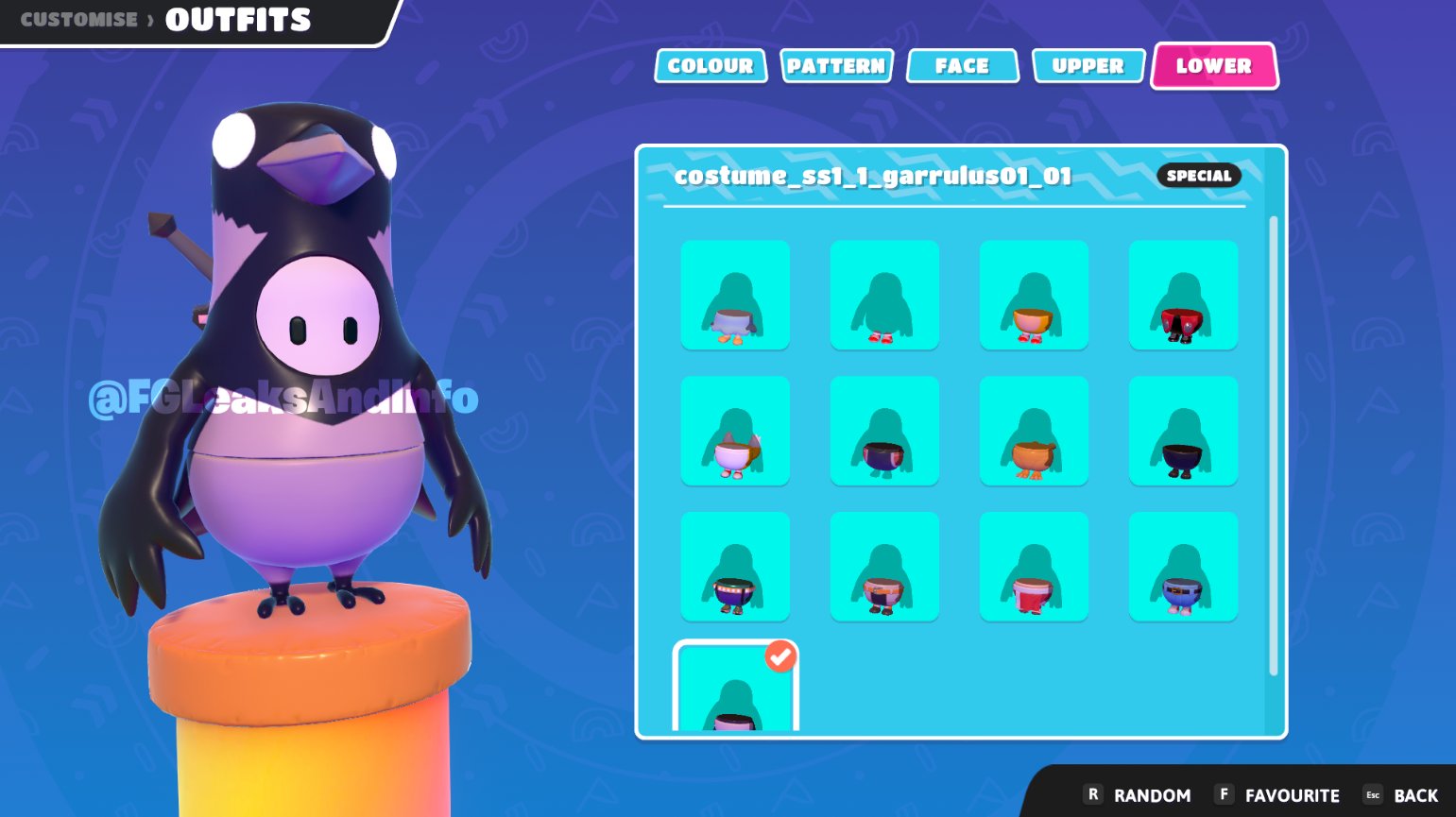Select the FACE customization tab

click(962, 65)
